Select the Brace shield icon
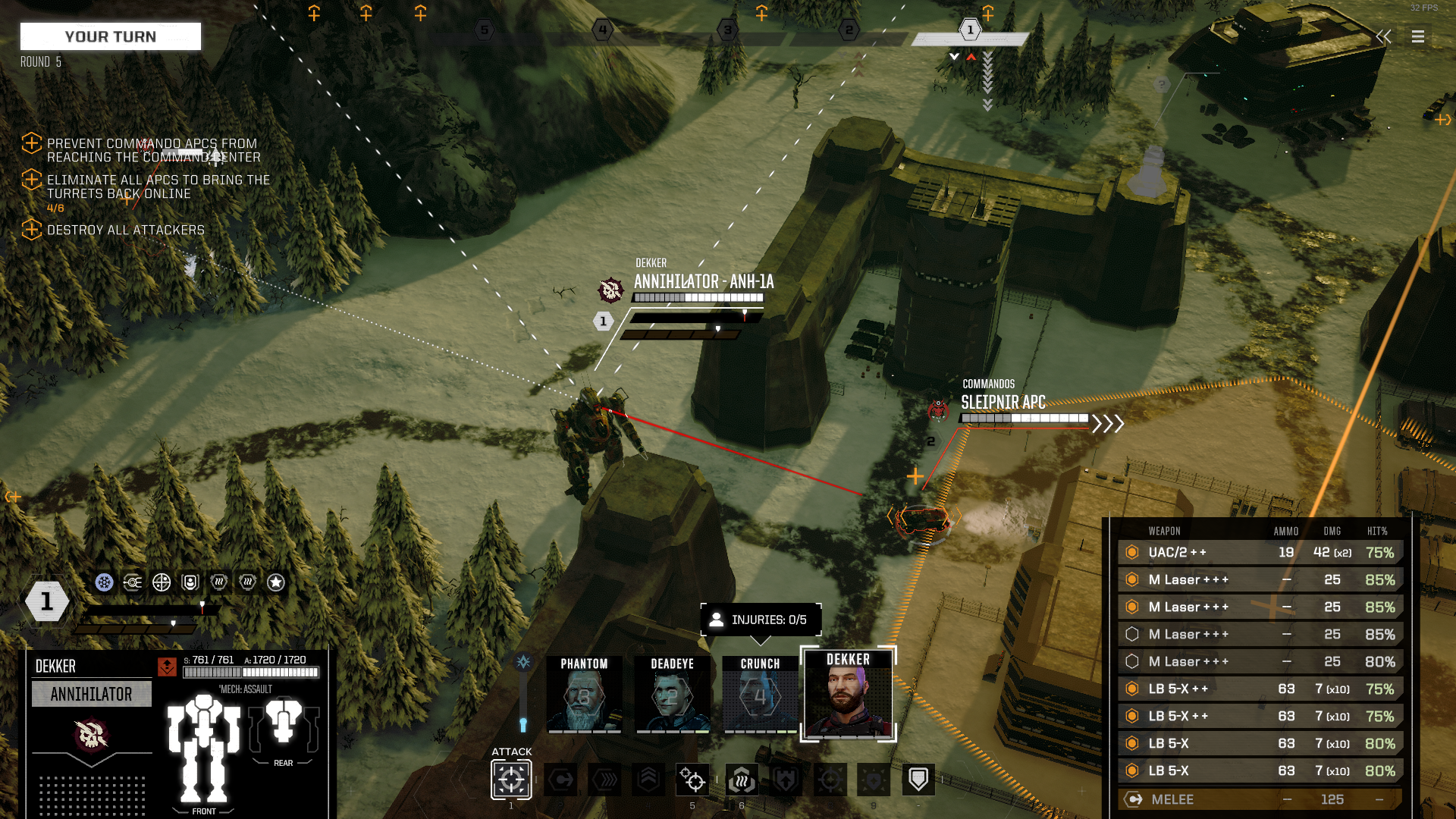This screenshot has width=1456, height=819. point(919,780)
